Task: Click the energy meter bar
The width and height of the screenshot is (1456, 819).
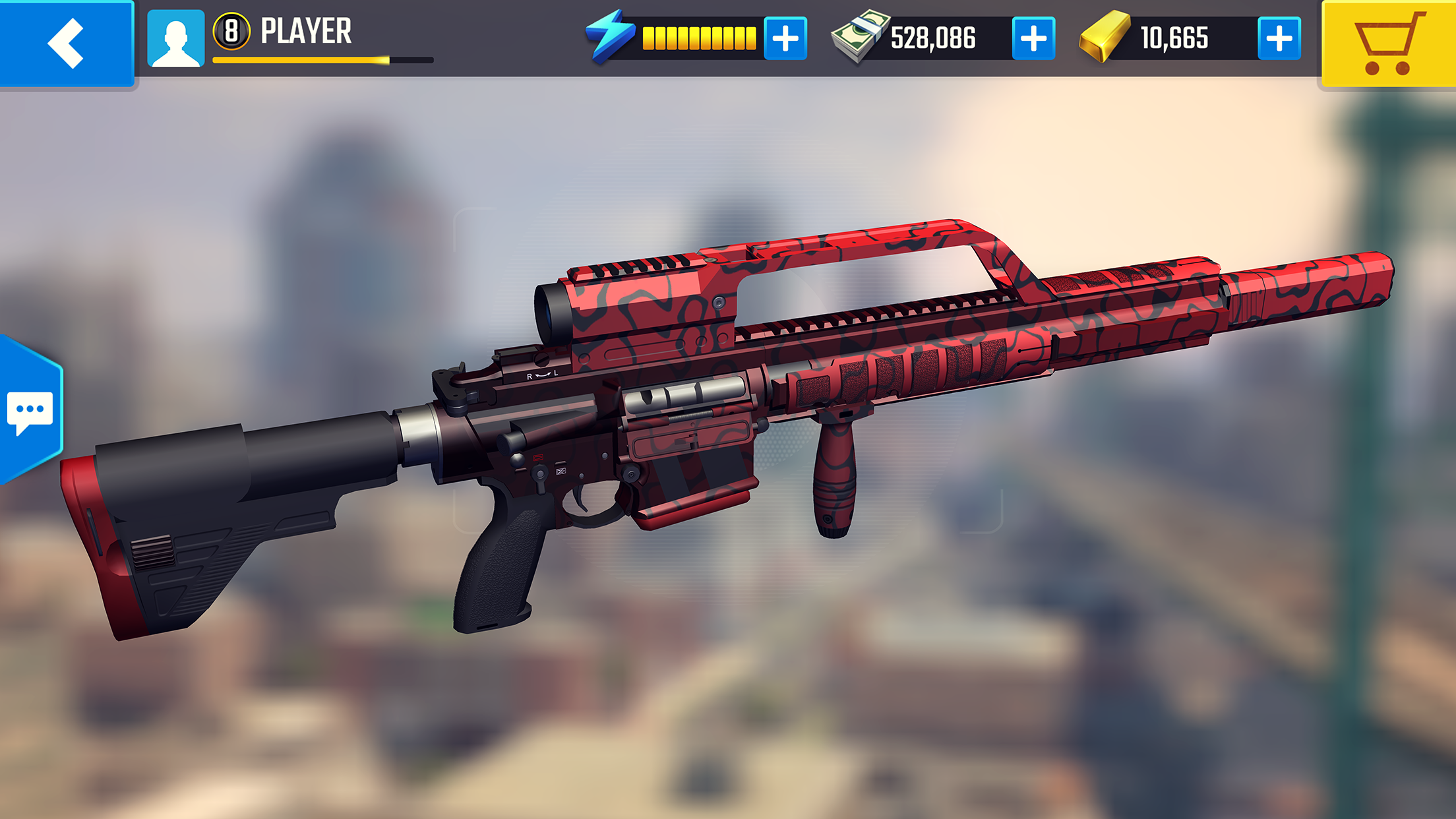Action: [699, 38]
